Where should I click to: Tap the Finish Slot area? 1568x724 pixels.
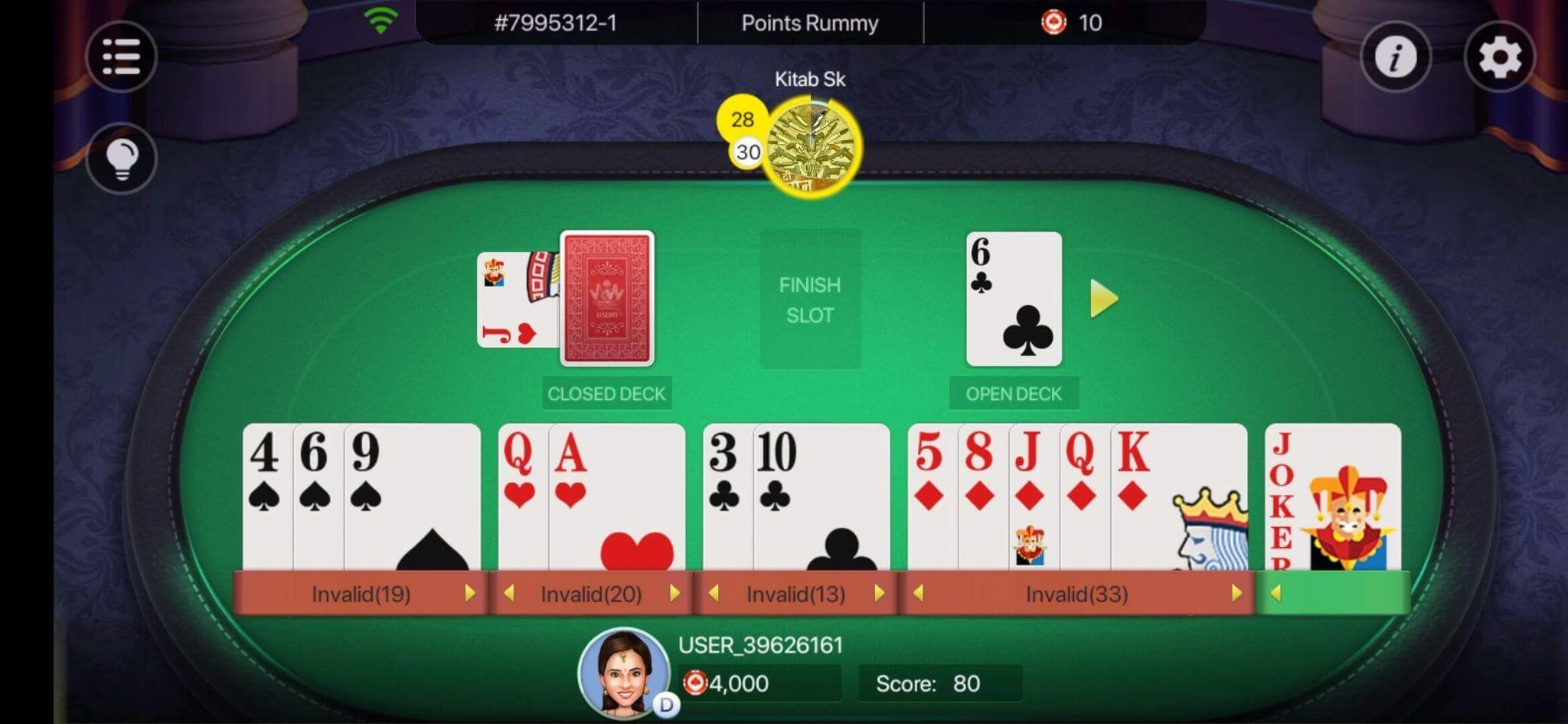coord(809,299)
